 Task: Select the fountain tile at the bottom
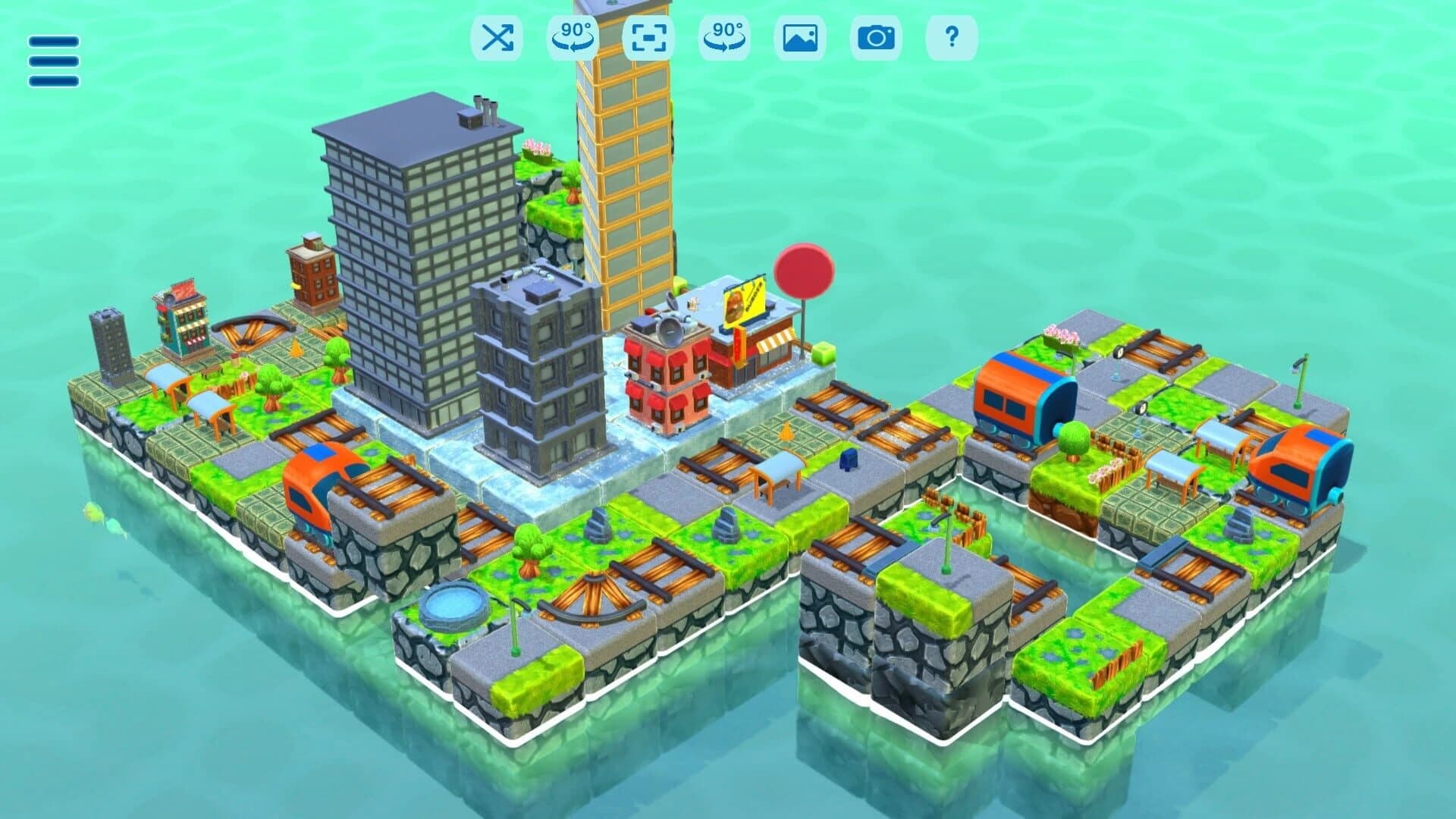(451, 607)
